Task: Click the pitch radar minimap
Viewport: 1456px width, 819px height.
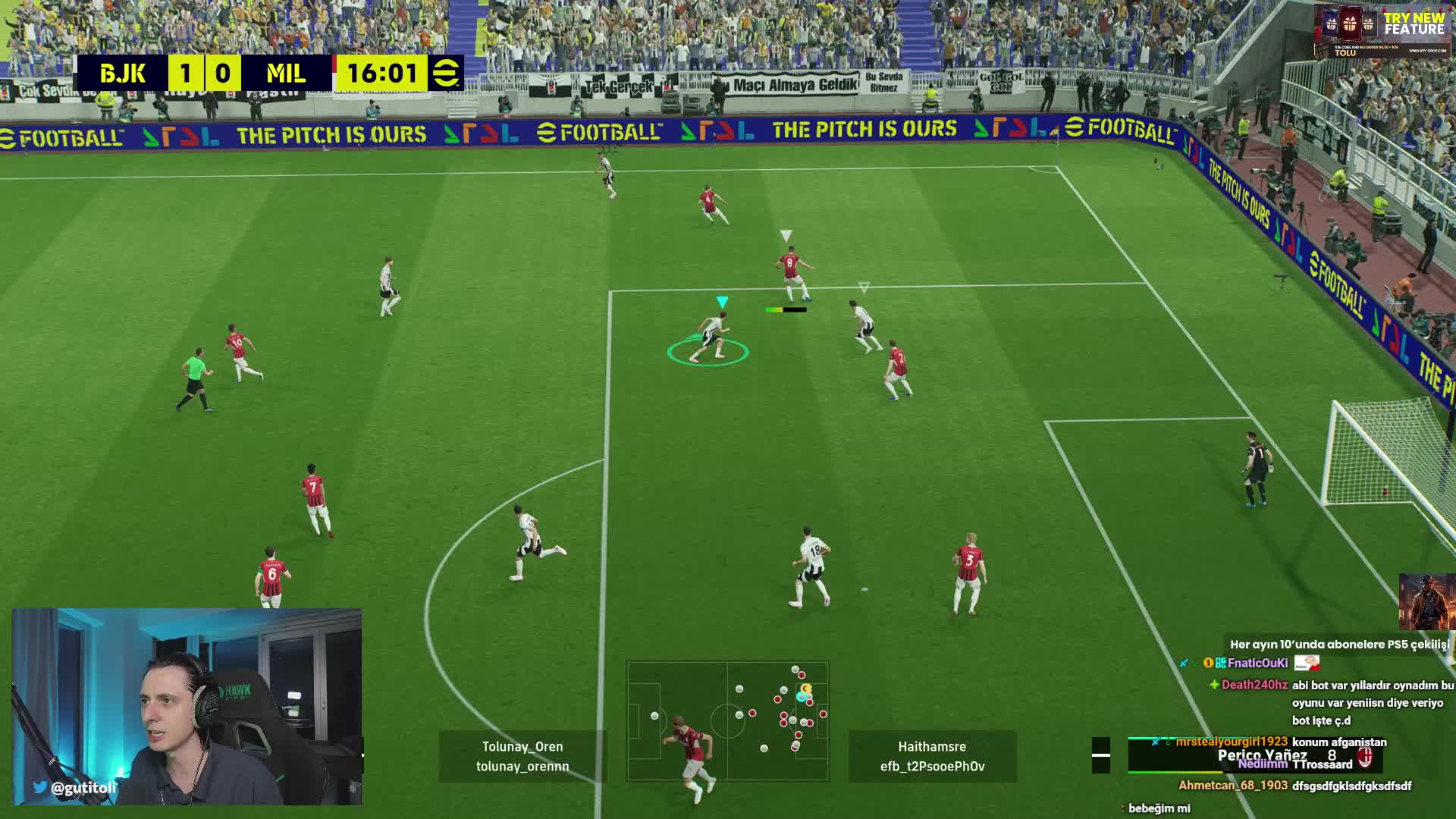Action: click(x=727, y=720)
